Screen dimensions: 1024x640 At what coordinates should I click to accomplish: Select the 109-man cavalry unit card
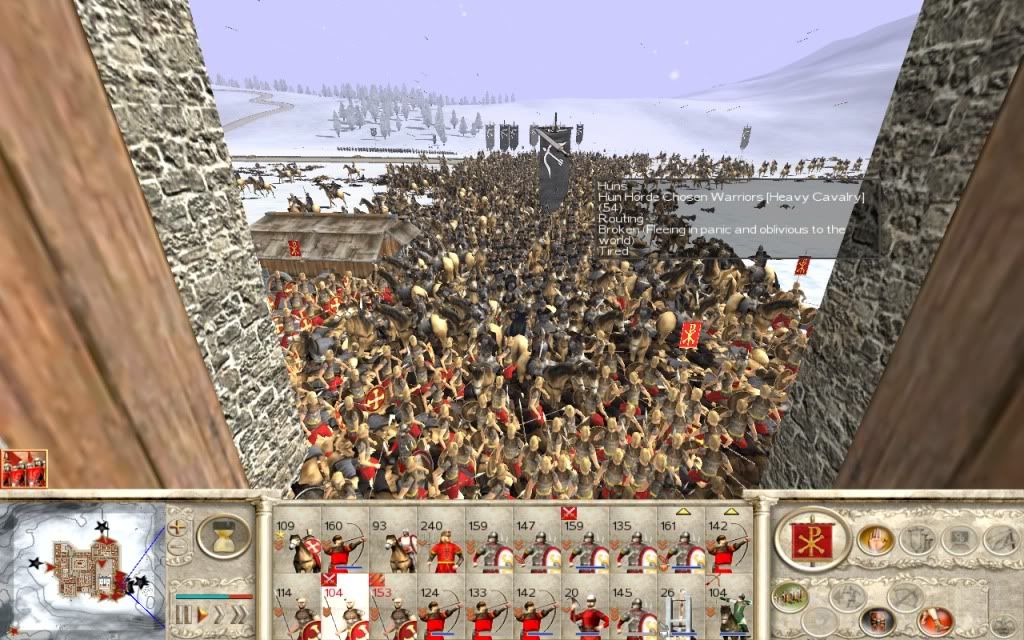pyautogui.click(x=297, y=546)
